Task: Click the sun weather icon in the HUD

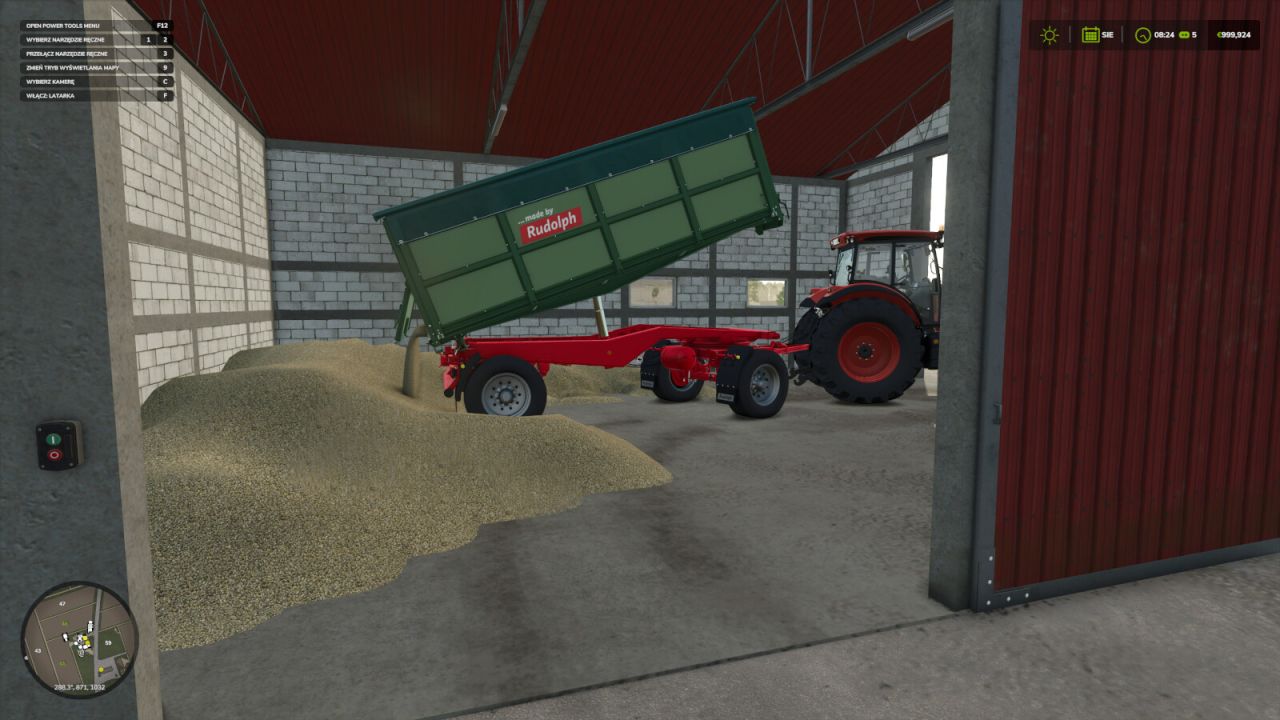Action: click(x=1049, y=35)
